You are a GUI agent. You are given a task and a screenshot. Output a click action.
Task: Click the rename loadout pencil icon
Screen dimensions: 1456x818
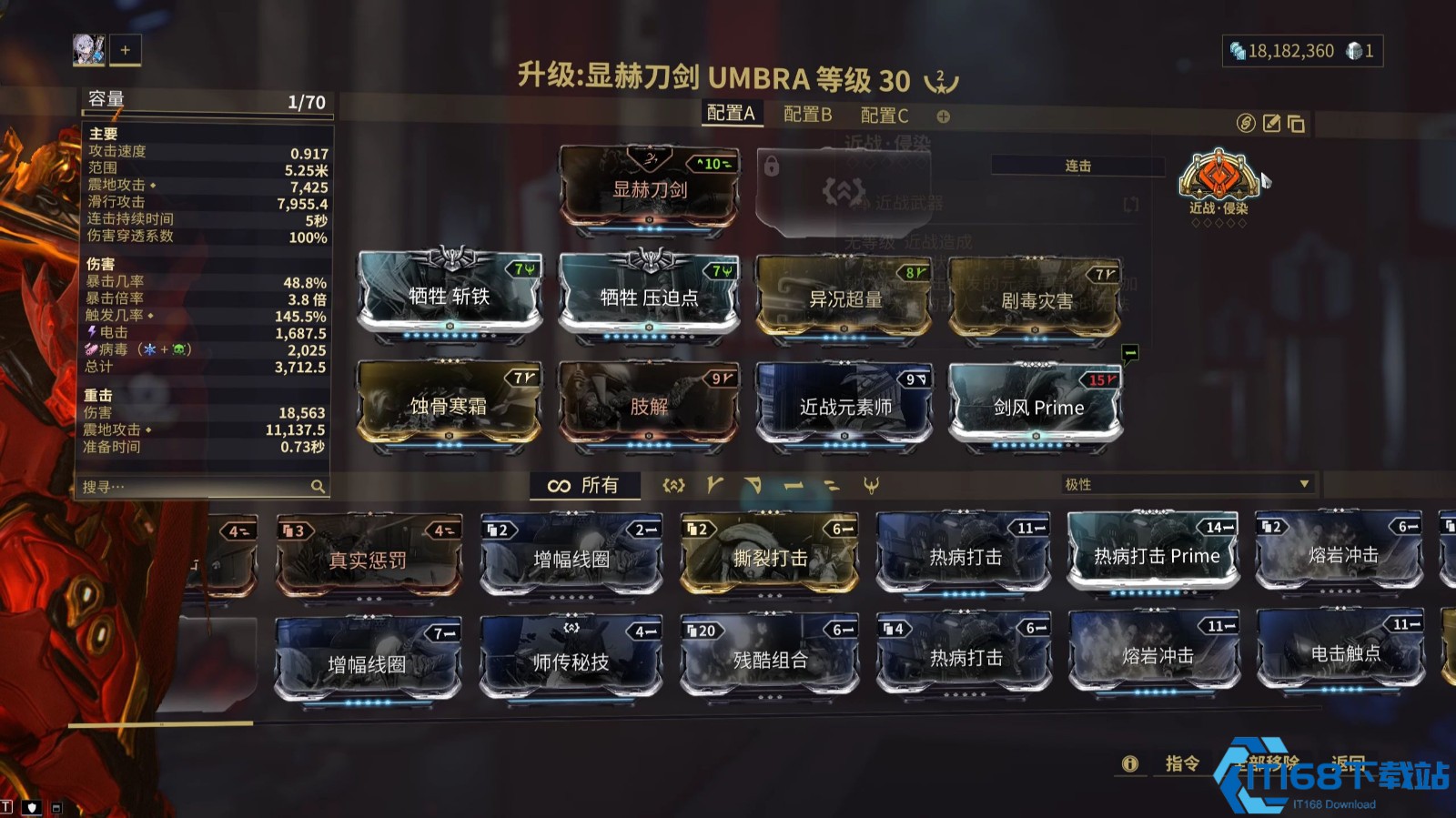point(1271,124)
